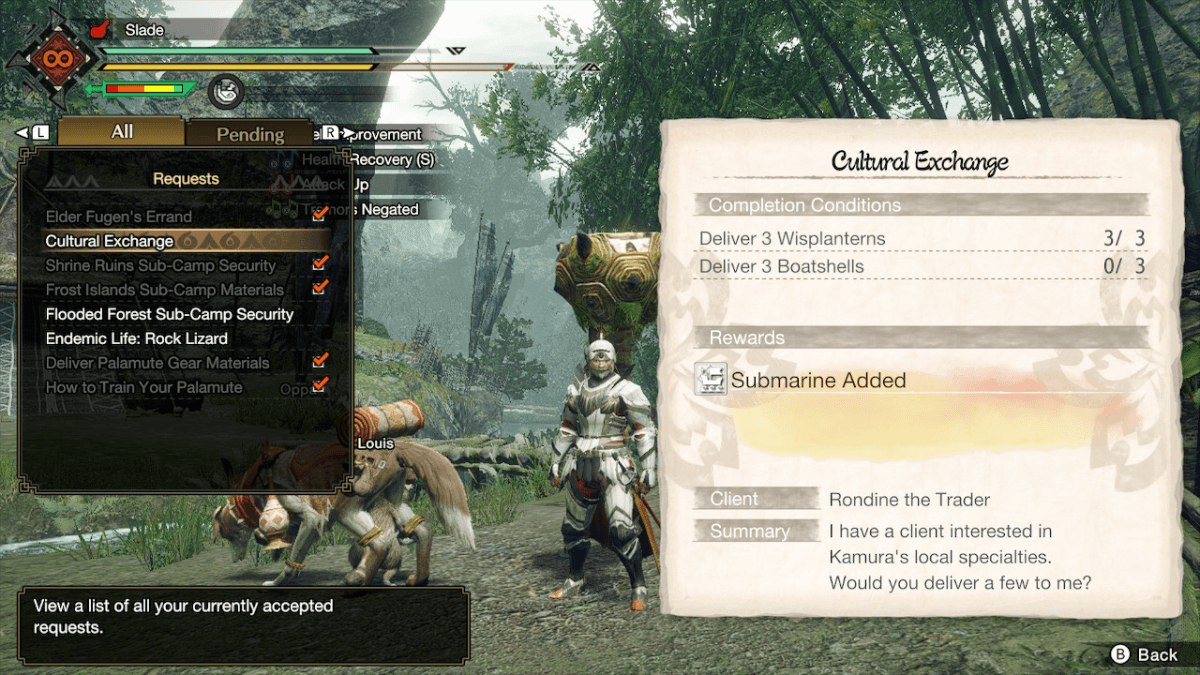The width and height of the screenshot is (1200, 675).
Task: Select Shrine Ruins Sub-Camp Security request
Action: (160, 265)
